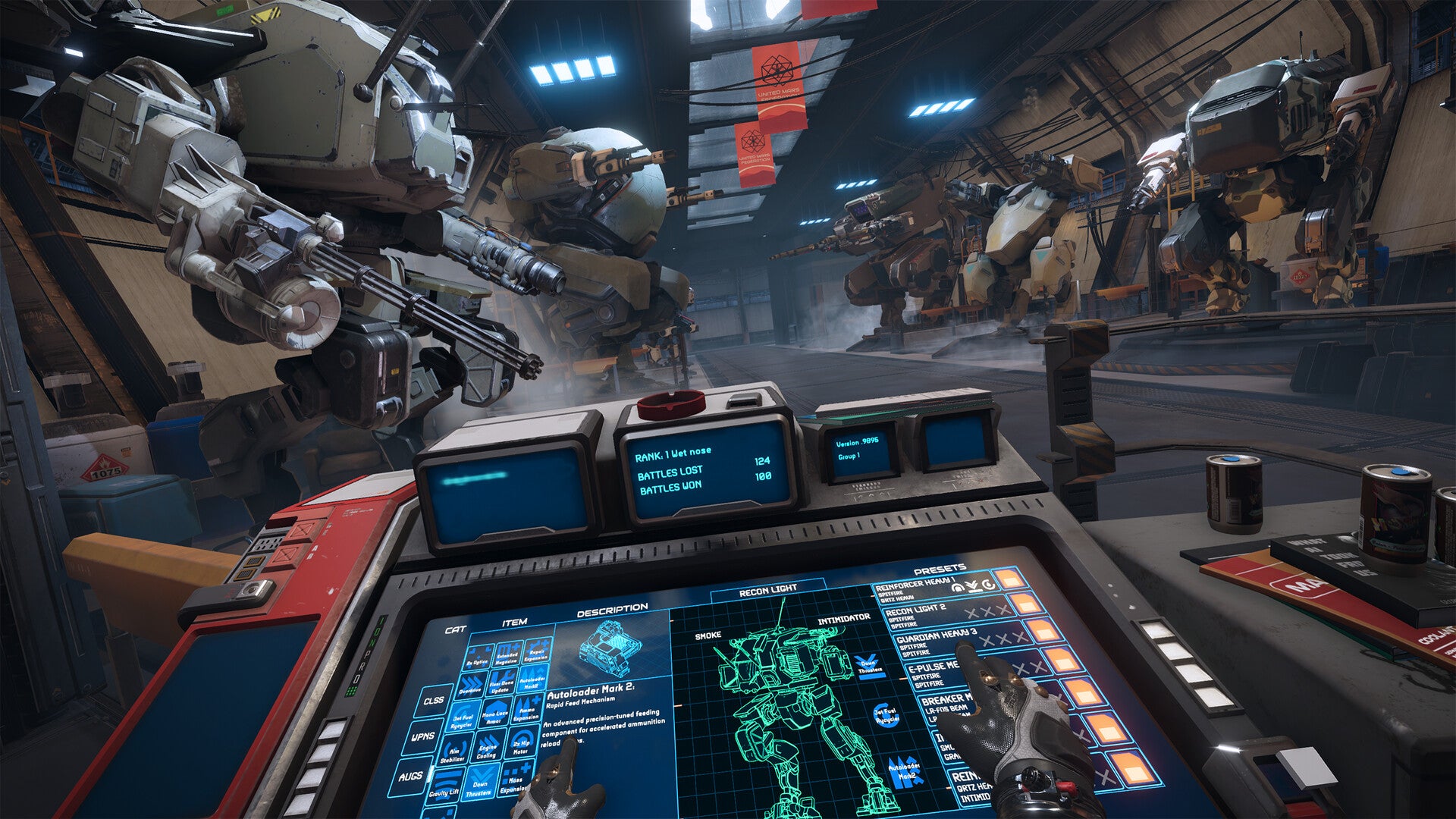The image size is (1456, 819).
Task: Pick the Ammo Expansion augment tile
Action: tap(526, 714)
